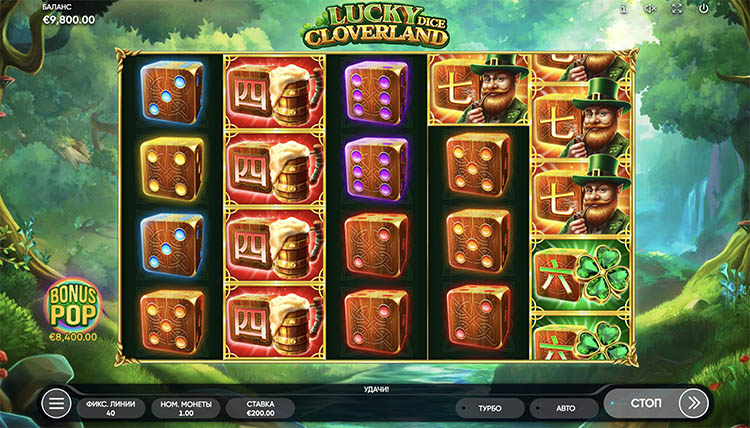Viewport: 750px width, 428px height.
Task: Open the АВТО autoplay options
Action: (x=564, y=408)
